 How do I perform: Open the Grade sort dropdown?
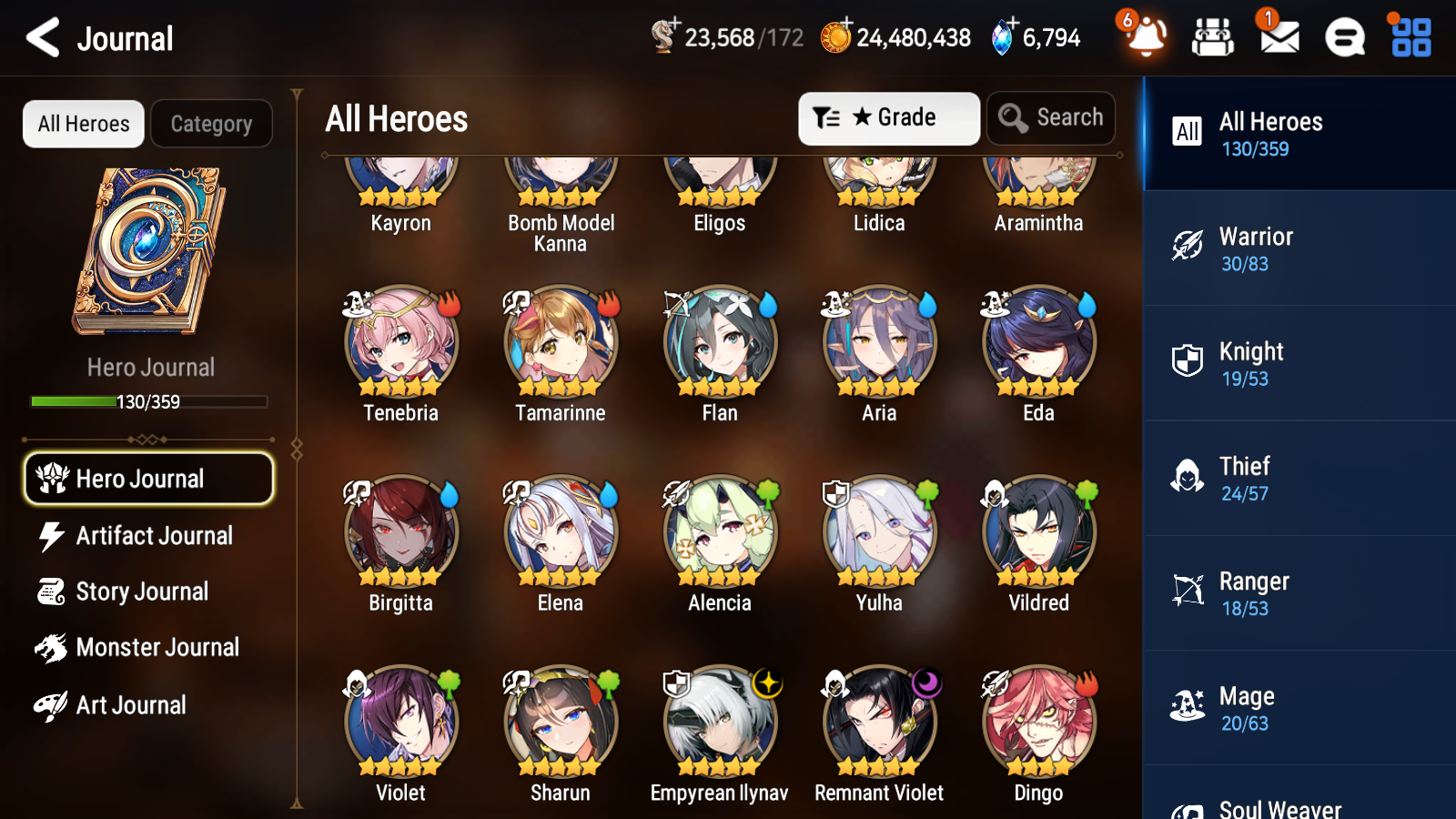888,117
